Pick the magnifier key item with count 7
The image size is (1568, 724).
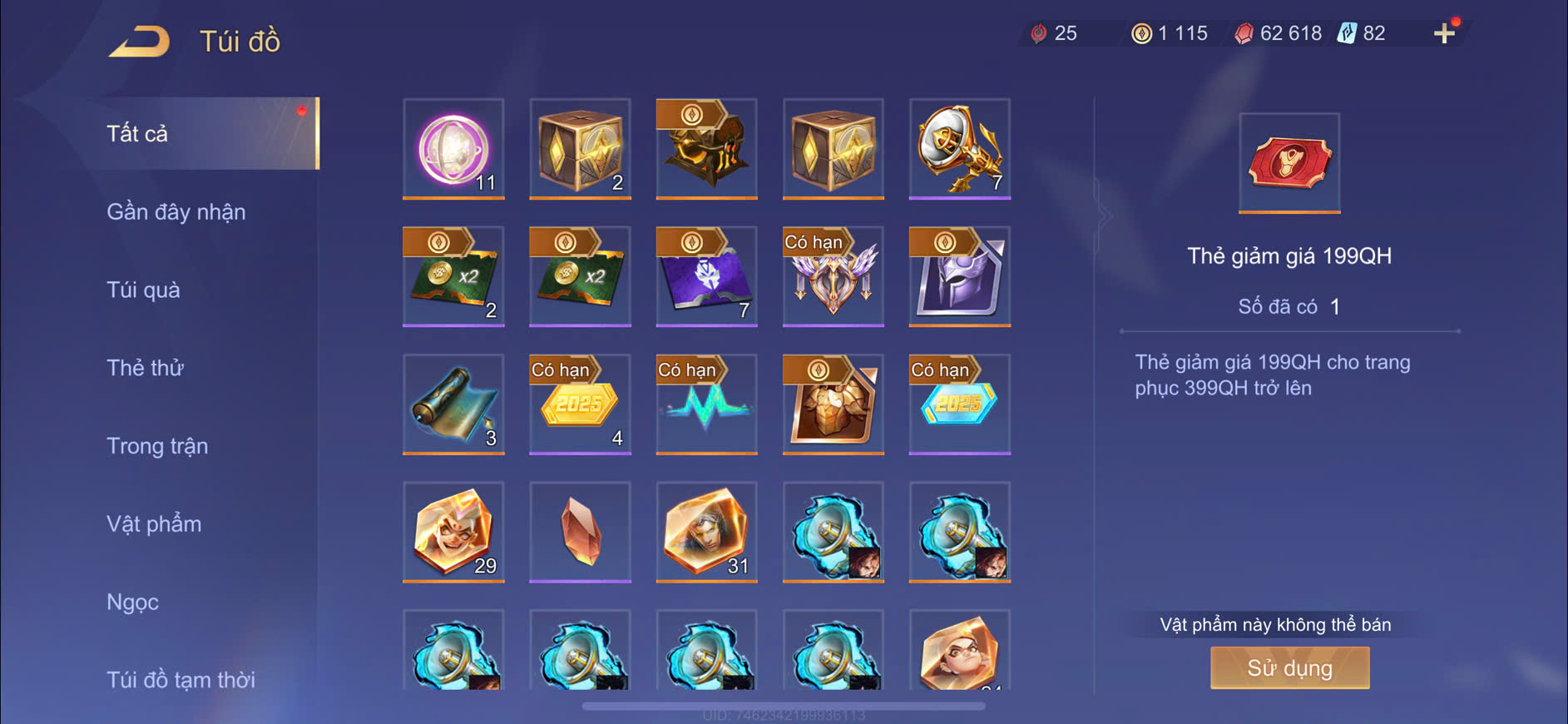(x=959, y=148)
